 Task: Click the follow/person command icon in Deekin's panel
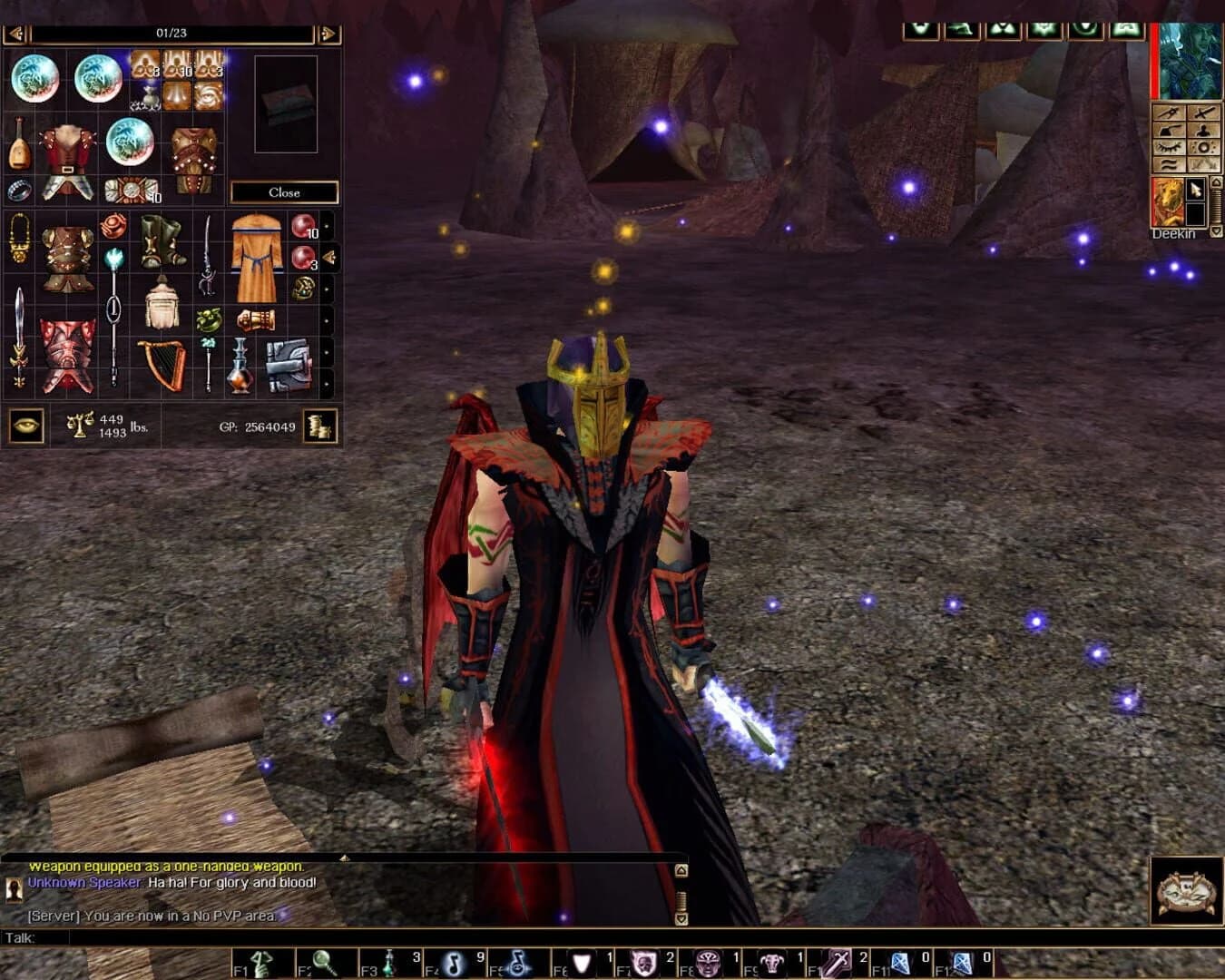tap(1203, 131)
